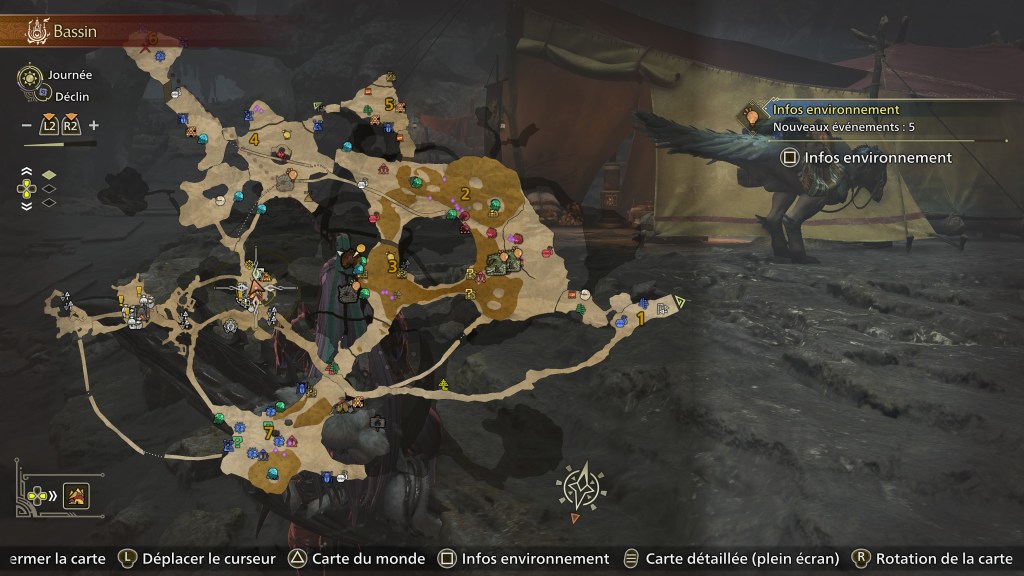Open the base camp tent shortcut icon
Image resolution: width=1024 pixels, height=576 pixels.
pyautogui.click(x=77, y=494)
